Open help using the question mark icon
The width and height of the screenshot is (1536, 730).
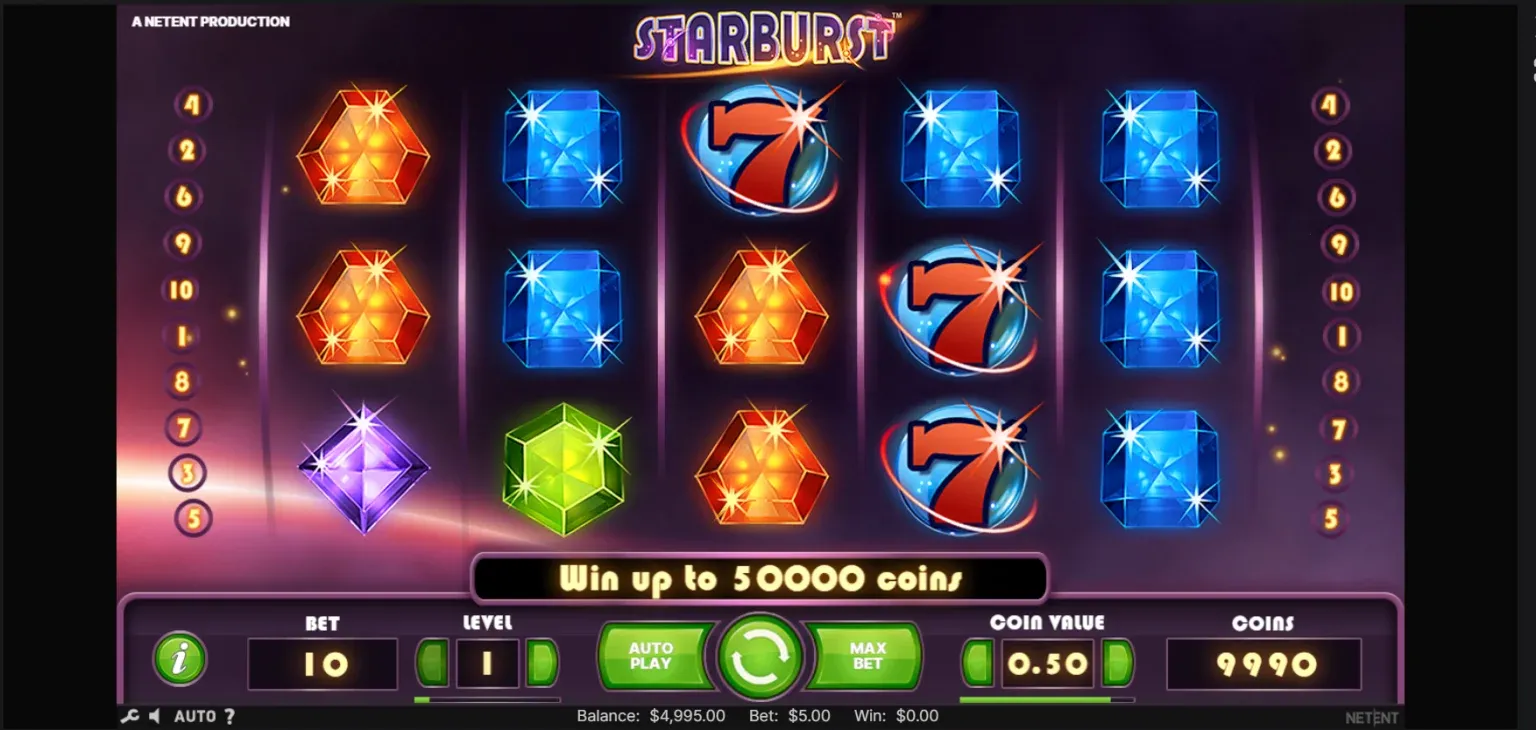click(x=231, y=716)
